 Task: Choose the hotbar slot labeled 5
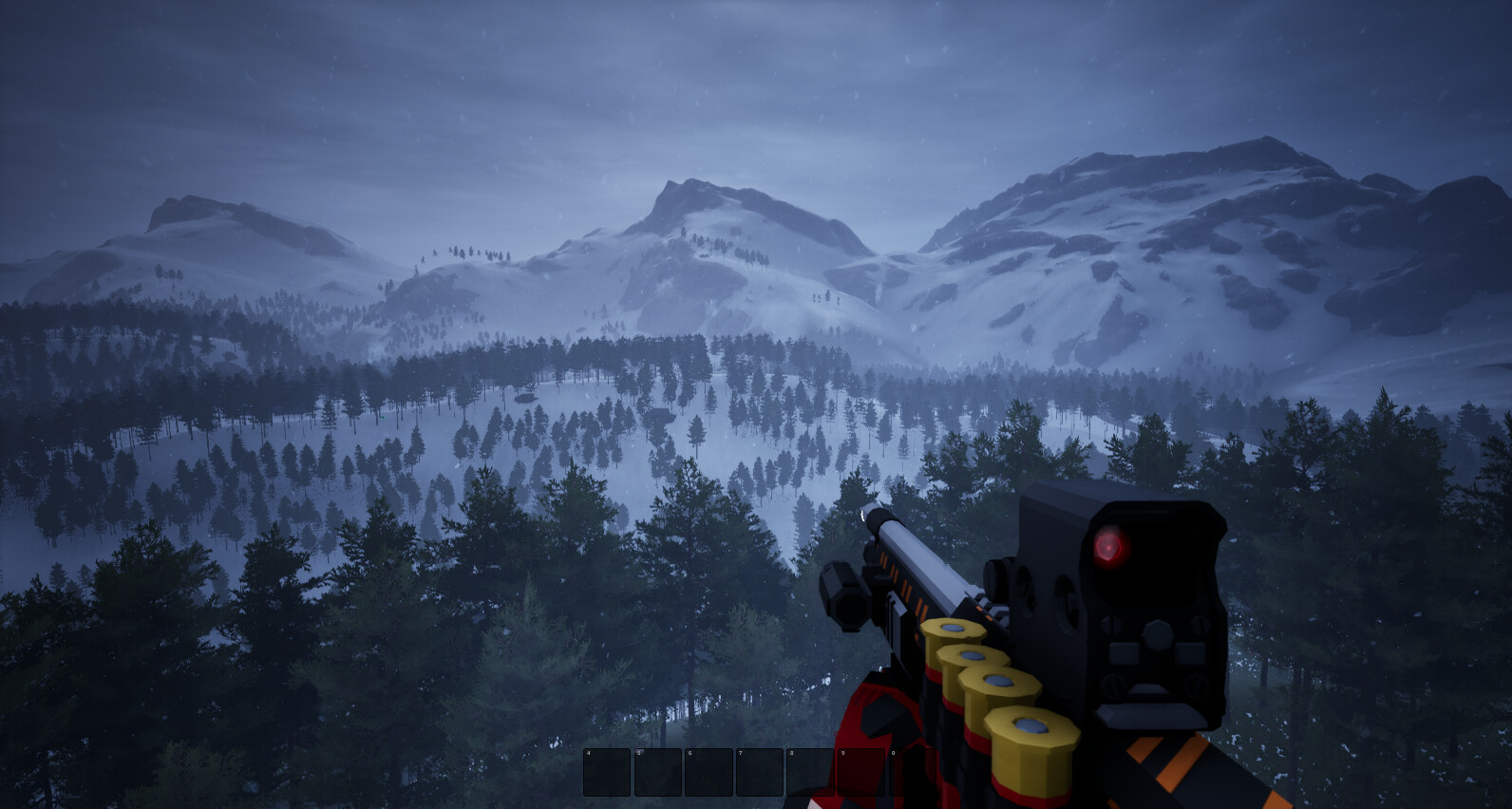pyautogui.click(x=657, y=772)
